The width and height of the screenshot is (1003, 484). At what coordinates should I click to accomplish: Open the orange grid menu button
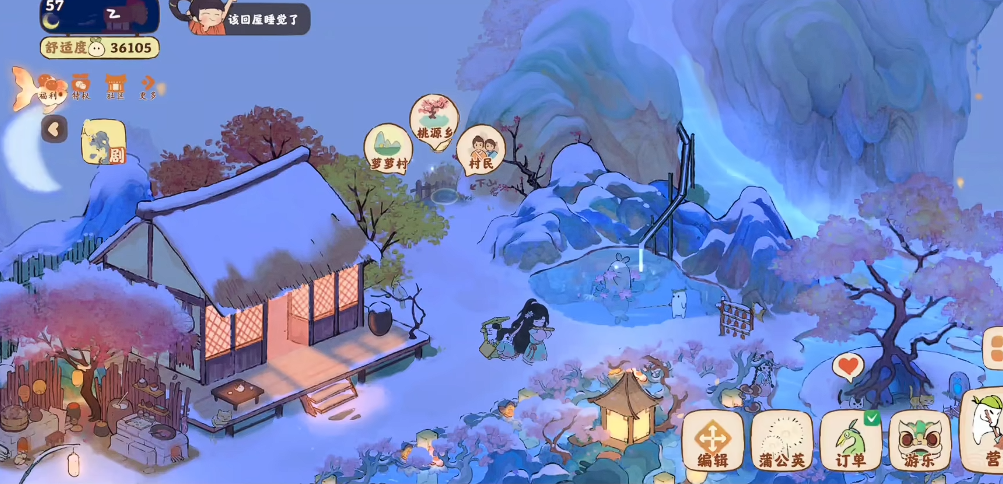994,349
